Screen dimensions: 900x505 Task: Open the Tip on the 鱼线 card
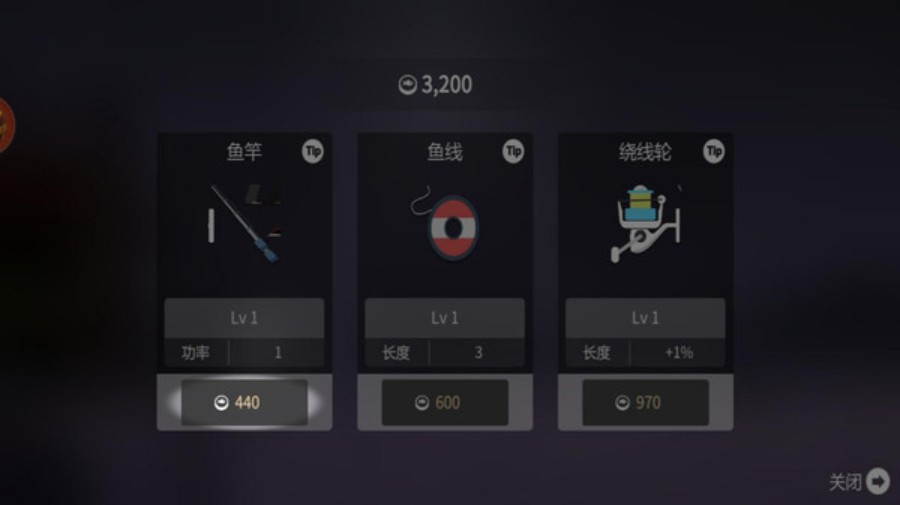(513, 151)
